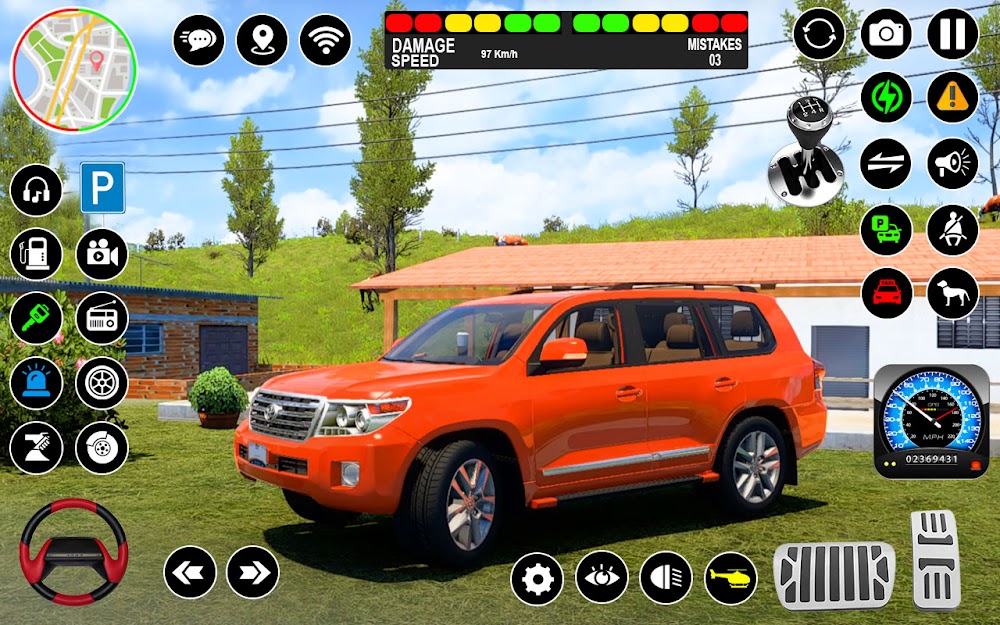Toggle the headlights button
Viewport: 1000px width, 625px height.
coord(666,578)
